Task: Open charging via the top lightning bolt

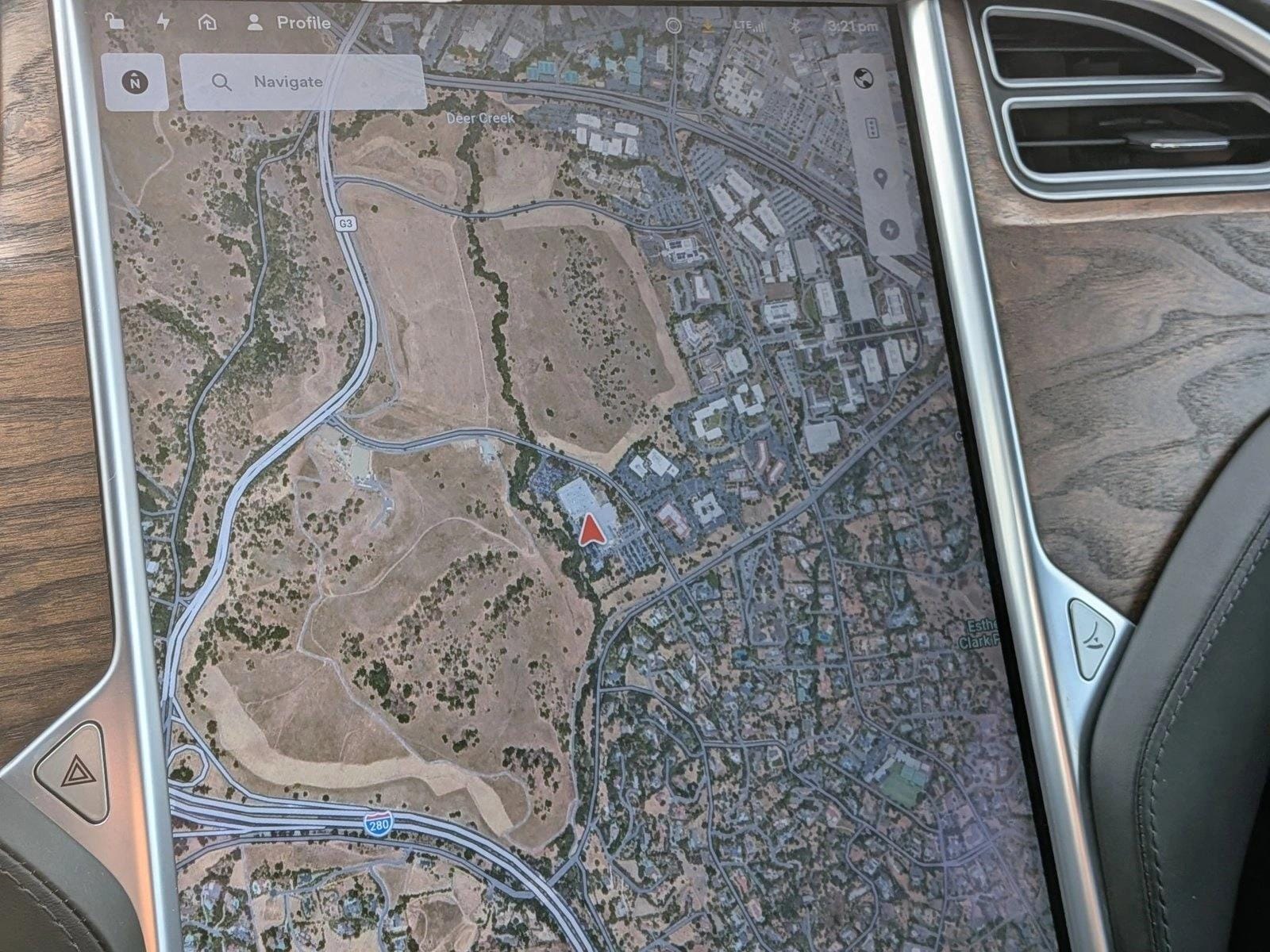Action: (164, 21)
